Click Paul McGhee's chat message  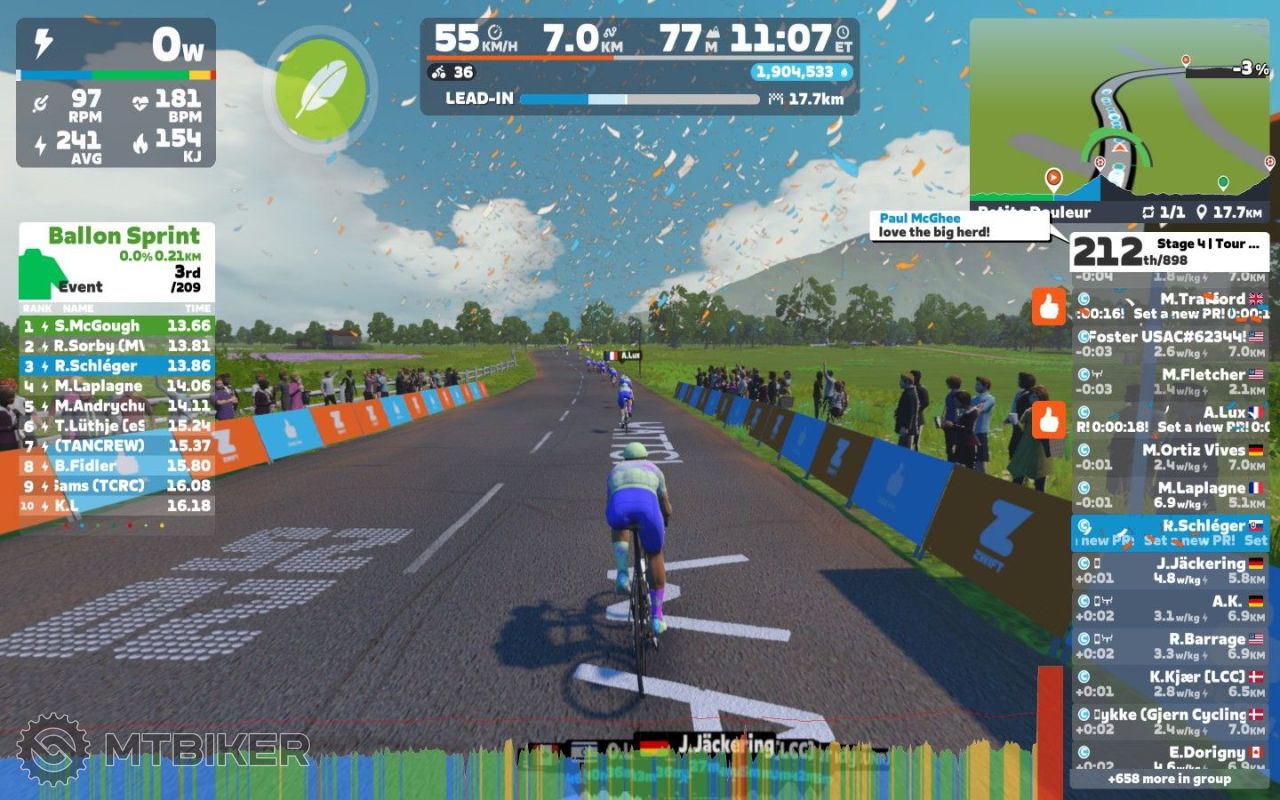[960, 226]
